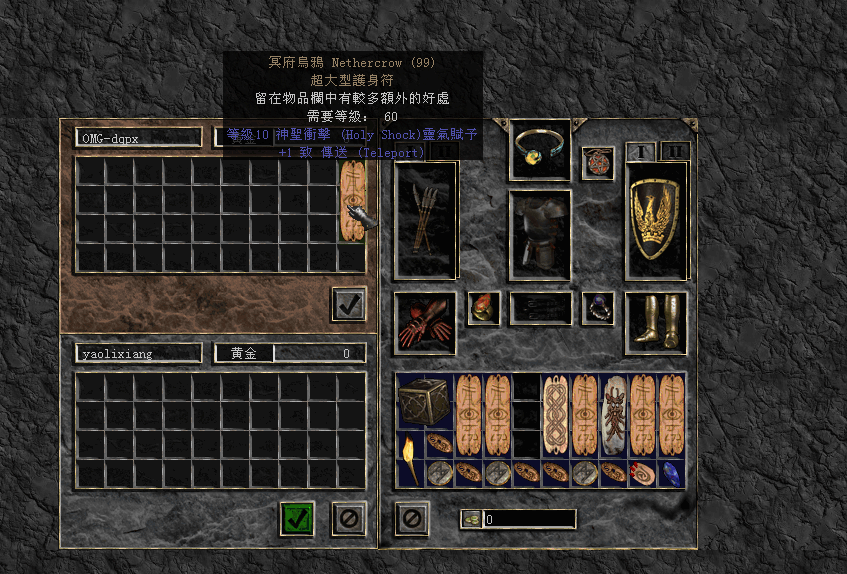847x574 pixels.
Task: Select the equipped belt slot
Action: click(540, 308)
